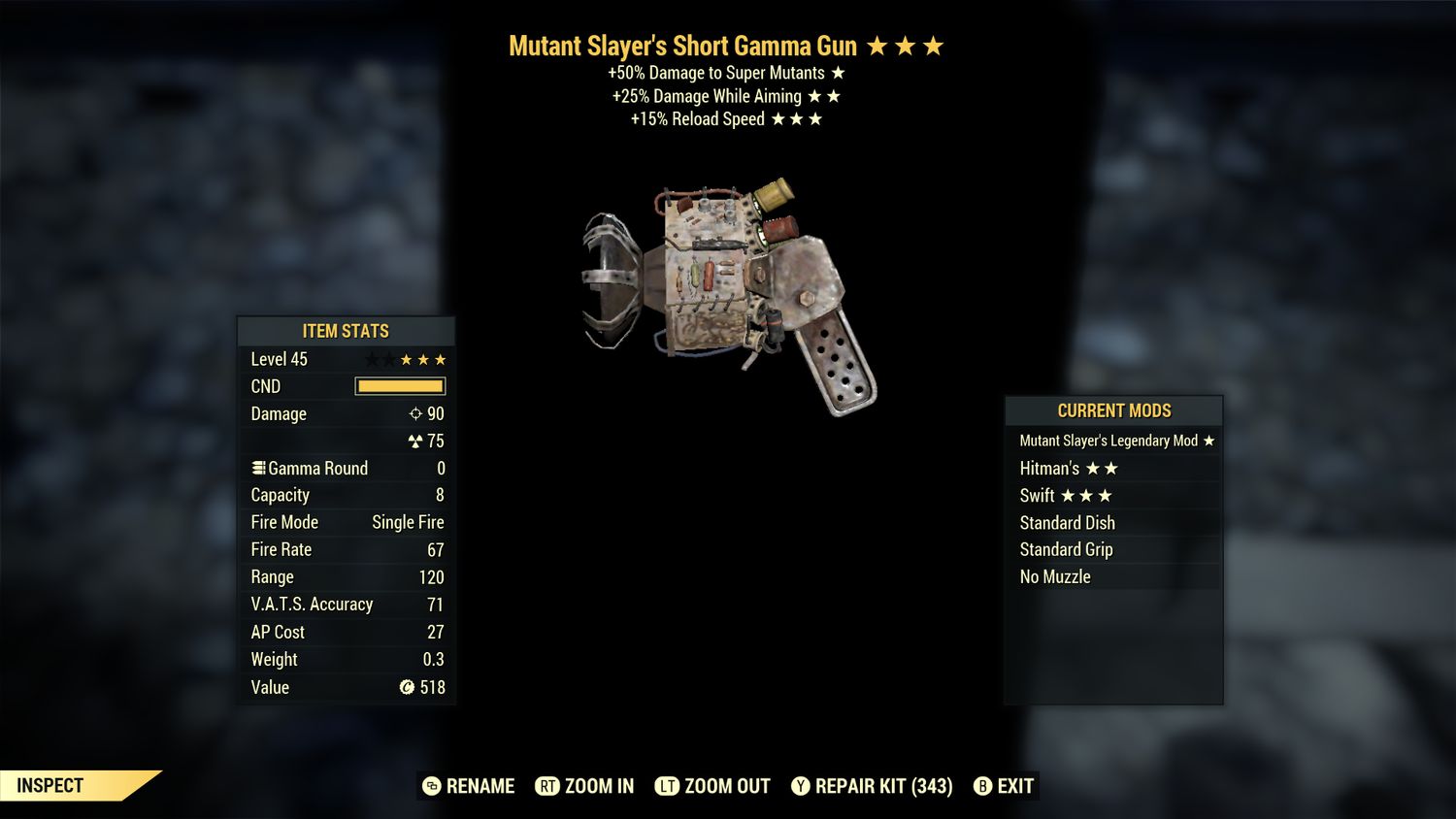1456x819 pixels.
Task: Expand the Hitman's mod entry
Action: [x=1051, y=468]
